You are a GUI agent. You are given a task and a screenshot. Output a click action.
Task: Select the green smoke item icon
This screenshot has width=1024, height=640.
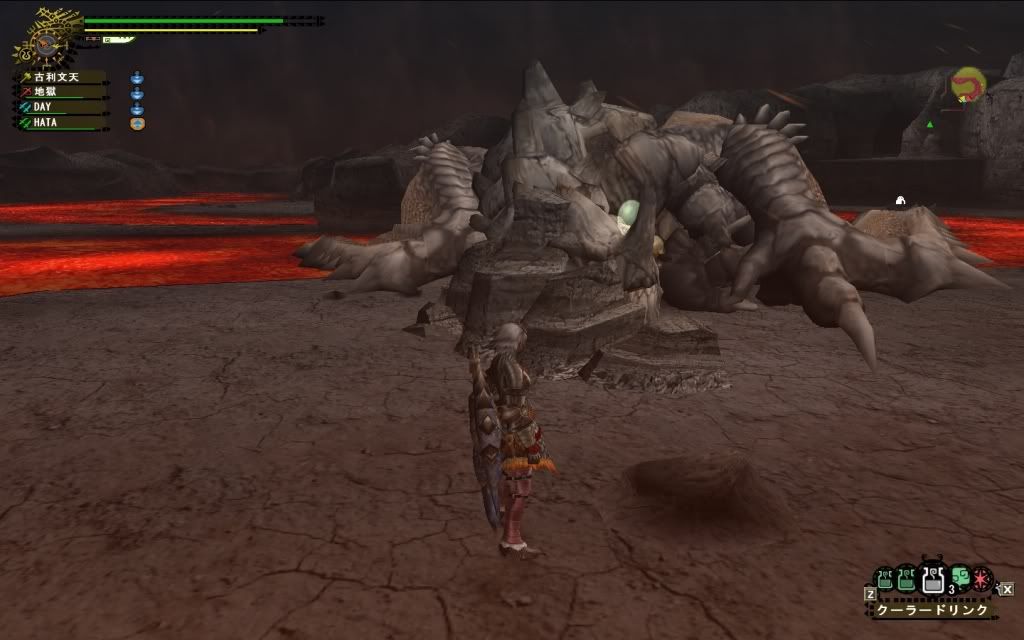click(x=959, y=577)
